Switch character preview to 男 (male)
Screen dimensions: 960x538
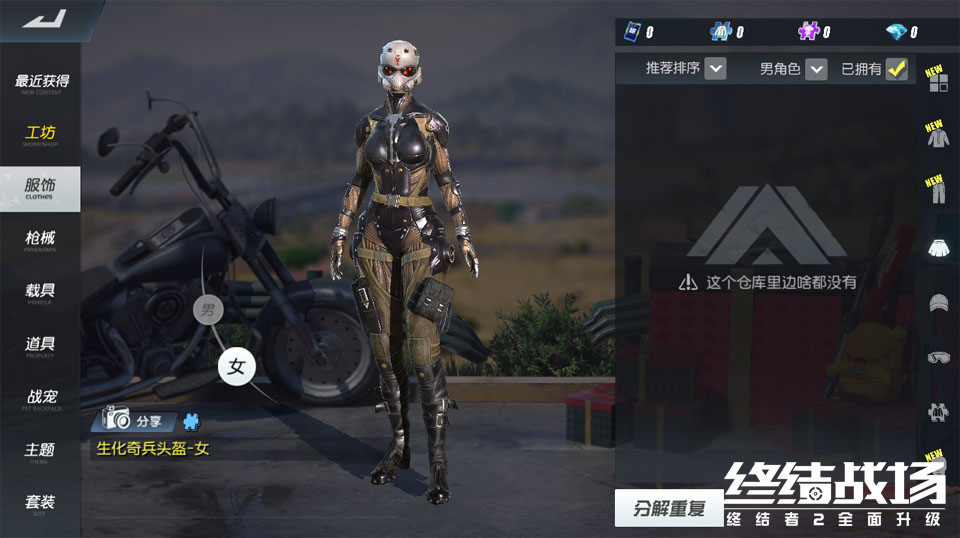(207, 309)
